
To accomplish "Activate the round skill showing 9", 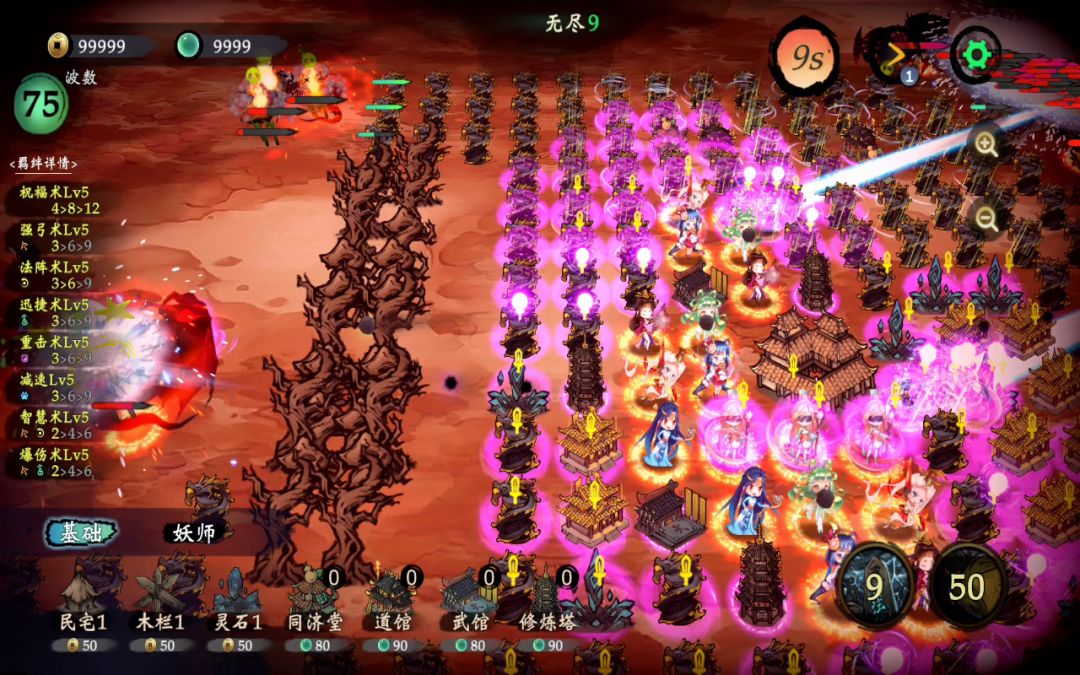I will click(x=875, y=586).
